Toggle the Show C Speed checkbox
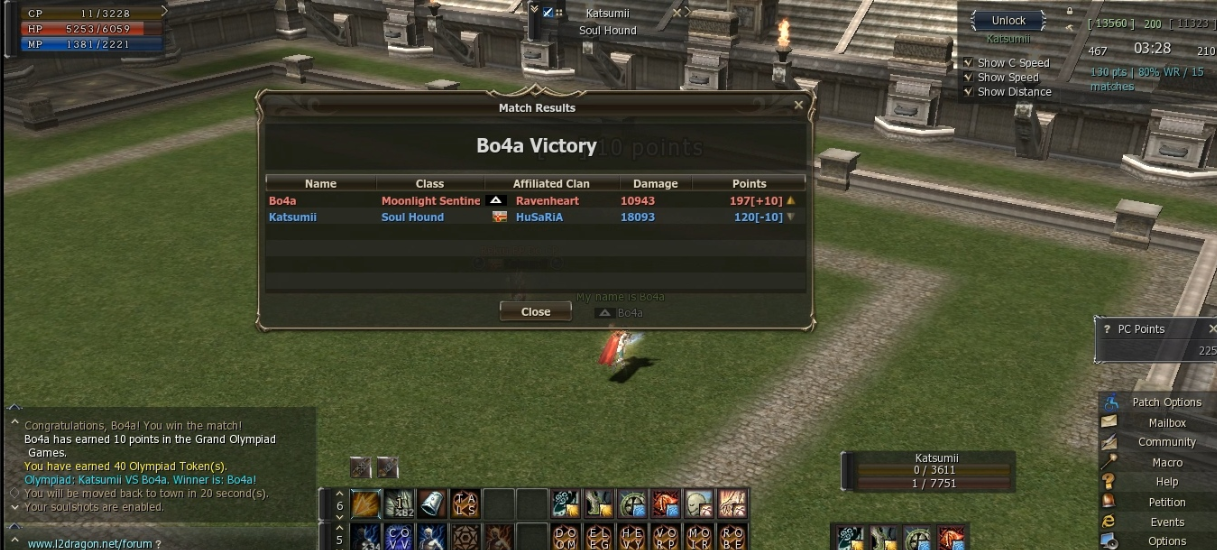 coord(968,63)
